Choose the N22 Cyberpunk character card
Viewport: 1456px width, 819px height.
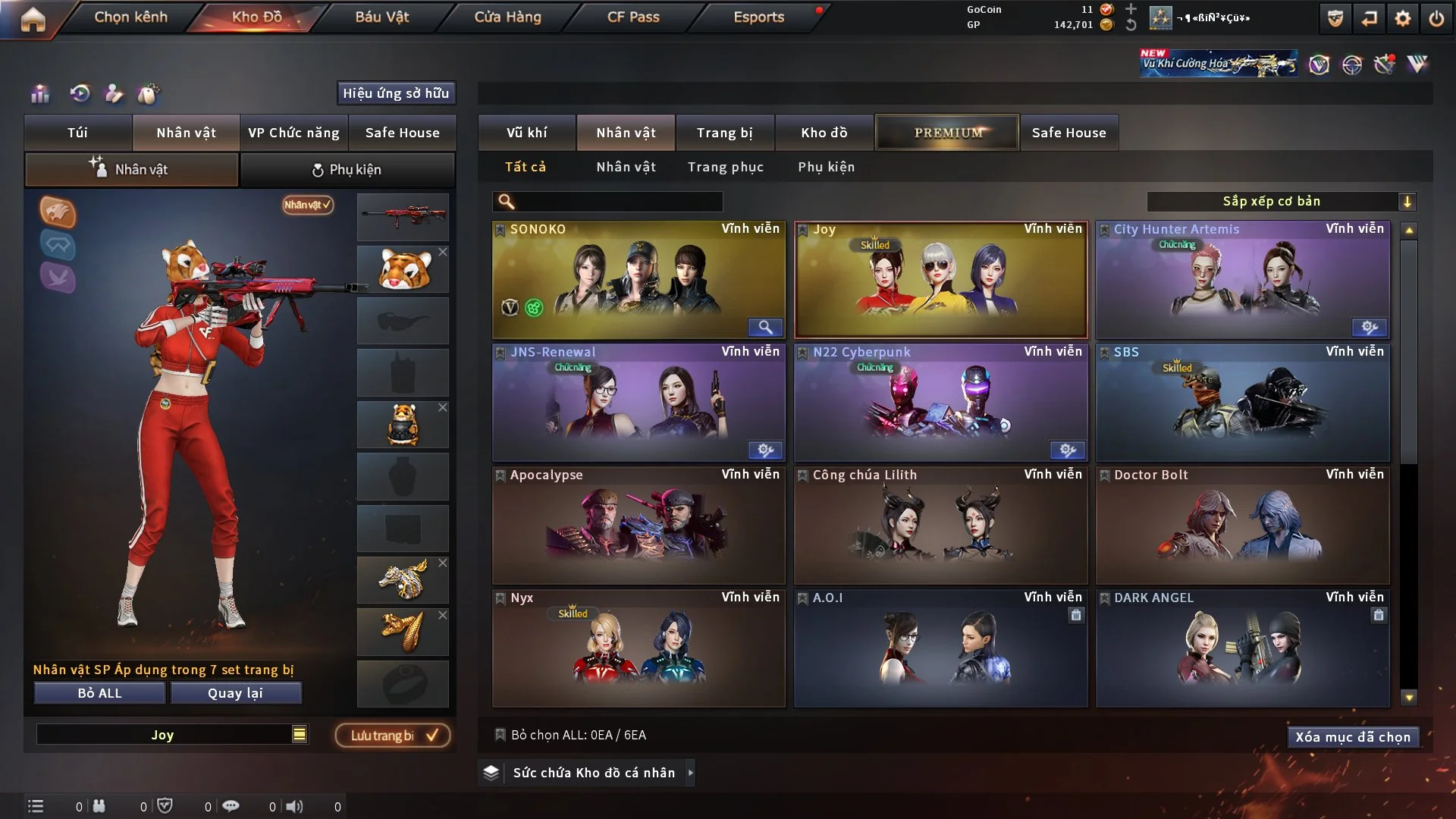point(940,403)
